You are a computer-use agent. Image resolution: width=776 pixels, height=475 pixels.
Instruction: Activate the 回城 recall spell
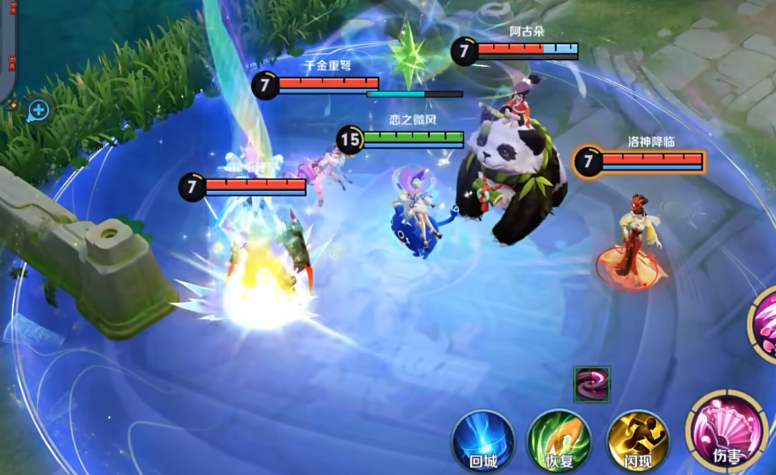tap(483, 439)
